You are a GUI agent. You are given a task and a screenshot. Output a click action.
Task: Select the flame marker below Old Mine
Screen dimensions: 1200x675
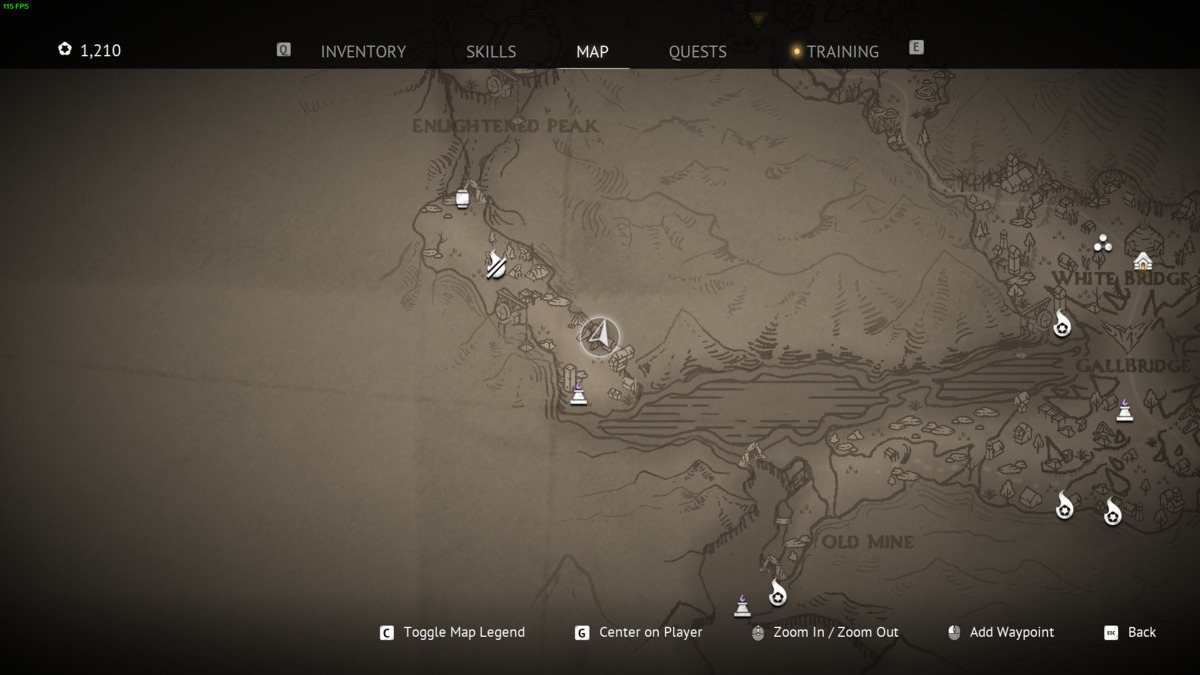[x=777, y=594]
